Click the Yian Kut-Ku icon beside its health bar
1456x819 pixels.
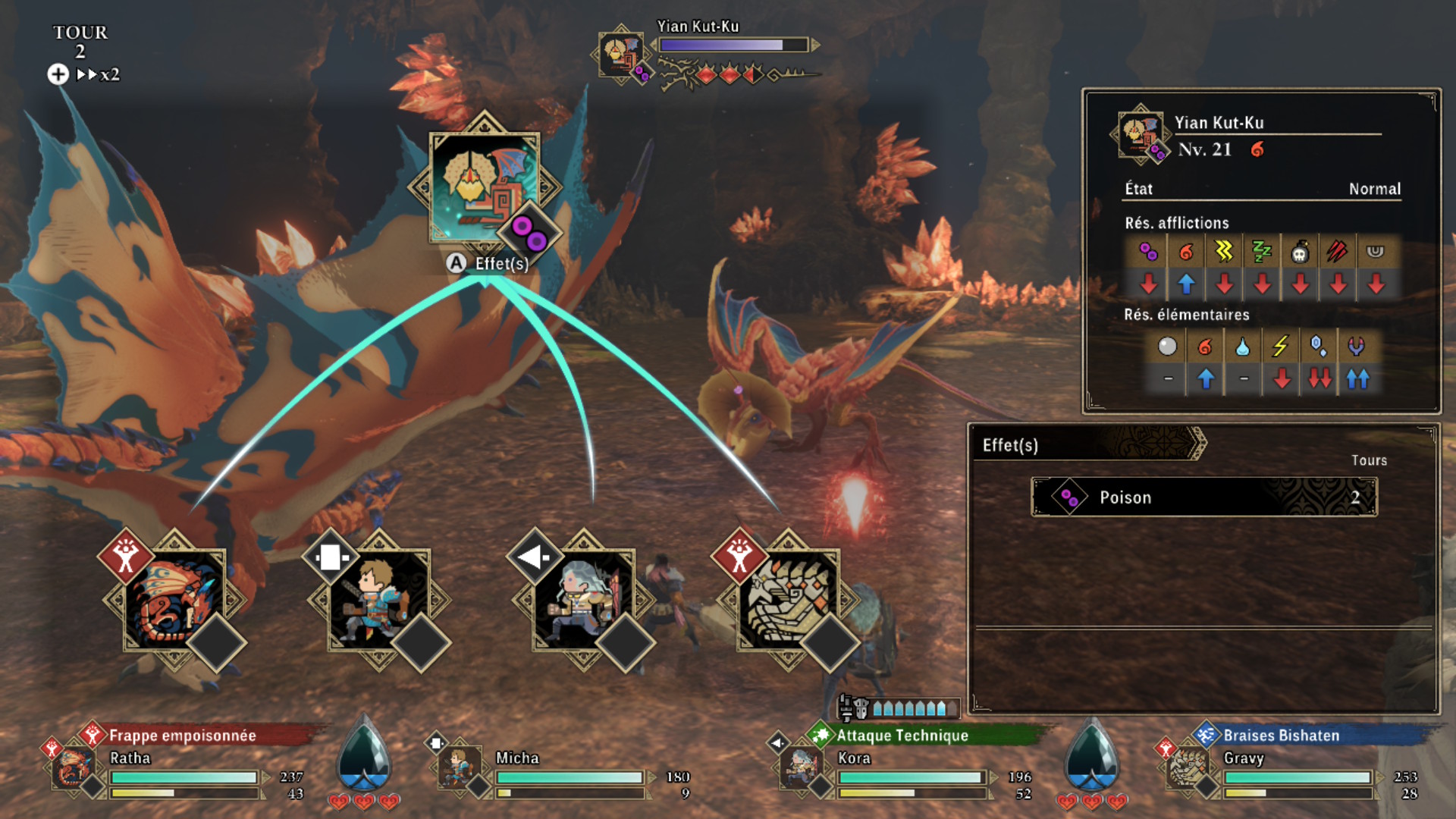(x=620, y=54)
